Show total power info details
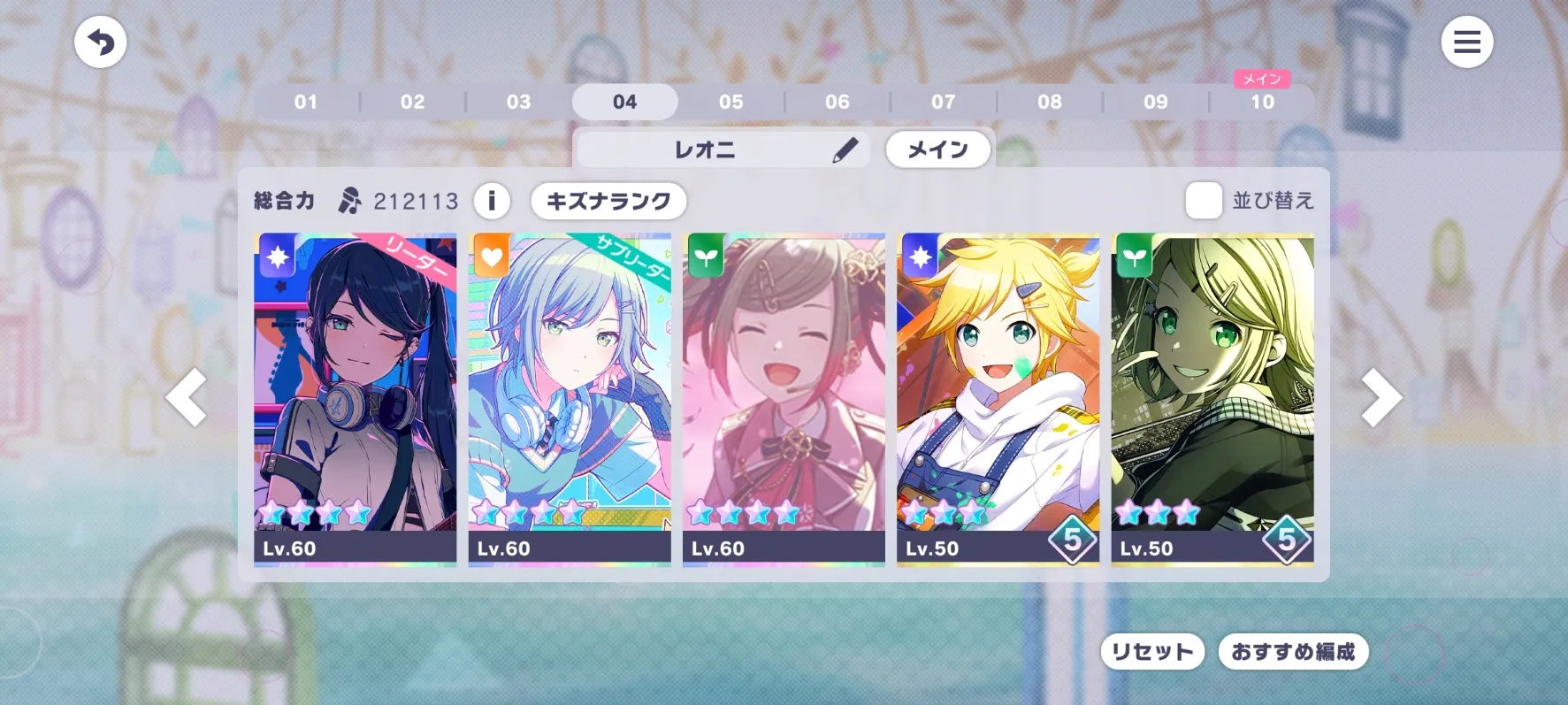 tap(492, 201)
